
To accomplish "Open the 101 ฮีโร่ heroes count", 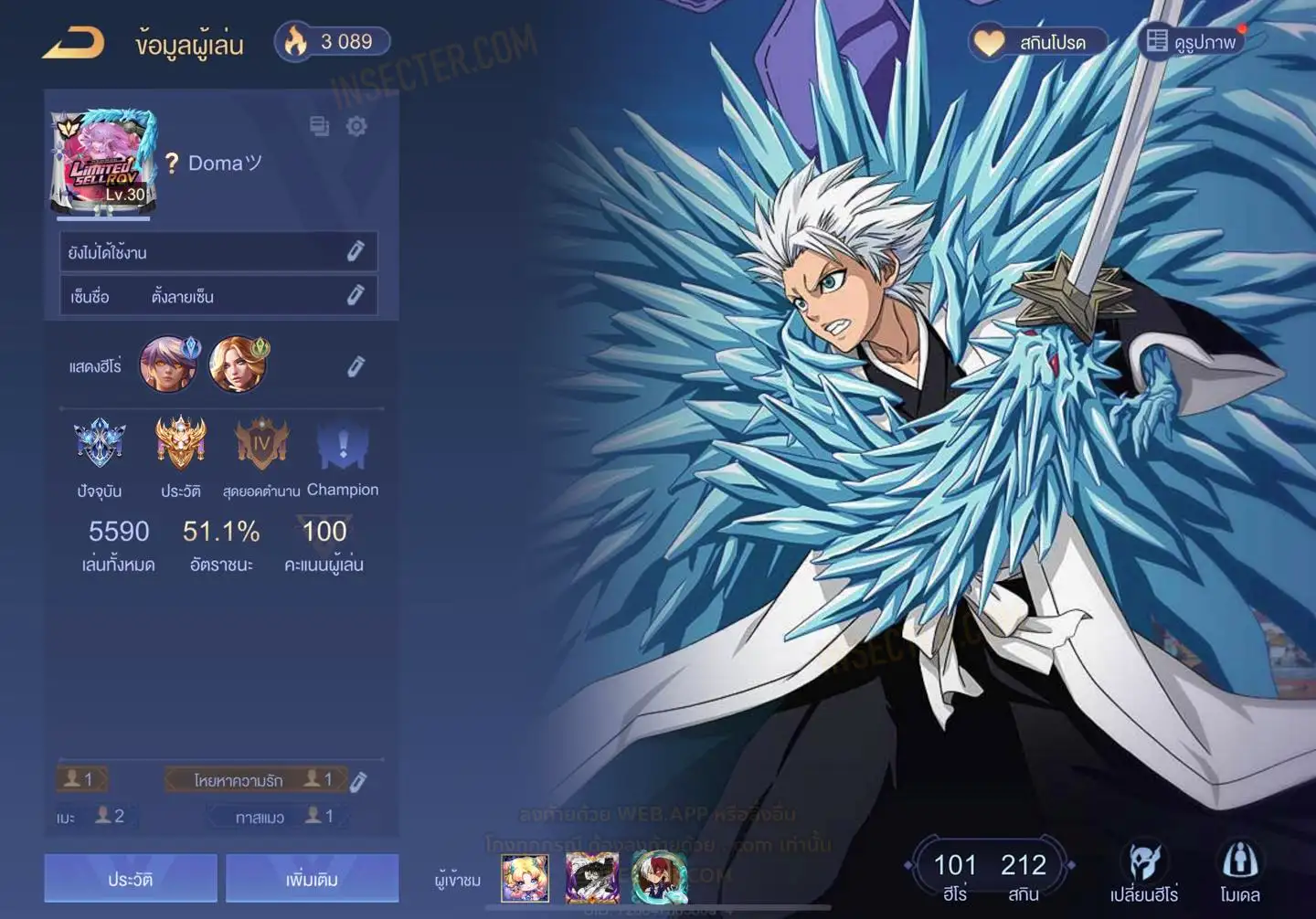I will [954, 875].
